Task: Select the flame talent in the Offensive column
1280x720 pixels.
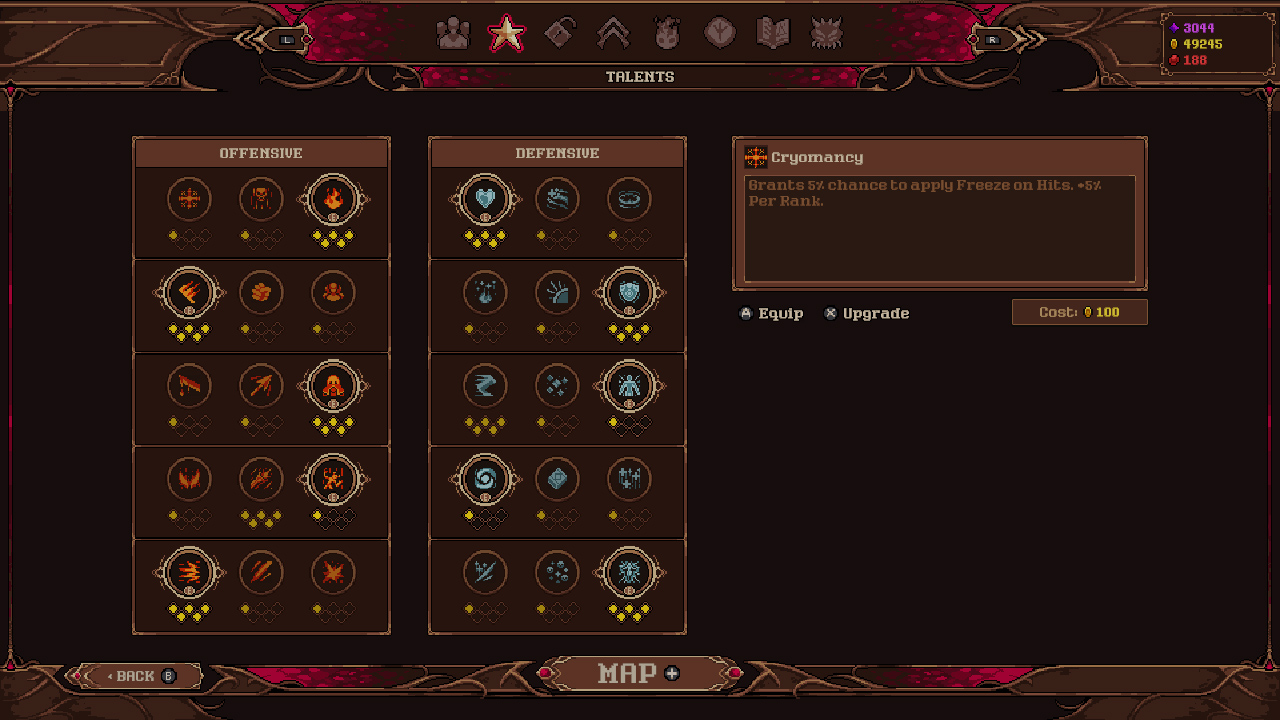Action: pyautogui.click(x=334, y=199)
